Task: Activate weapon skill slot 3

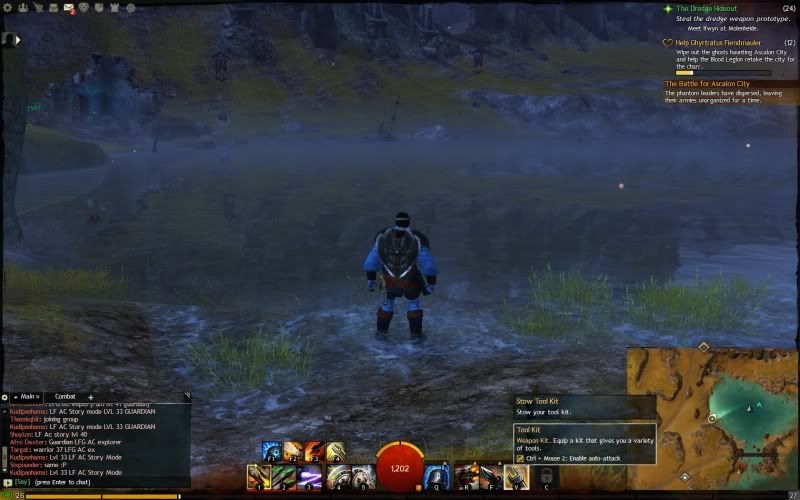Action: point(311,477)
